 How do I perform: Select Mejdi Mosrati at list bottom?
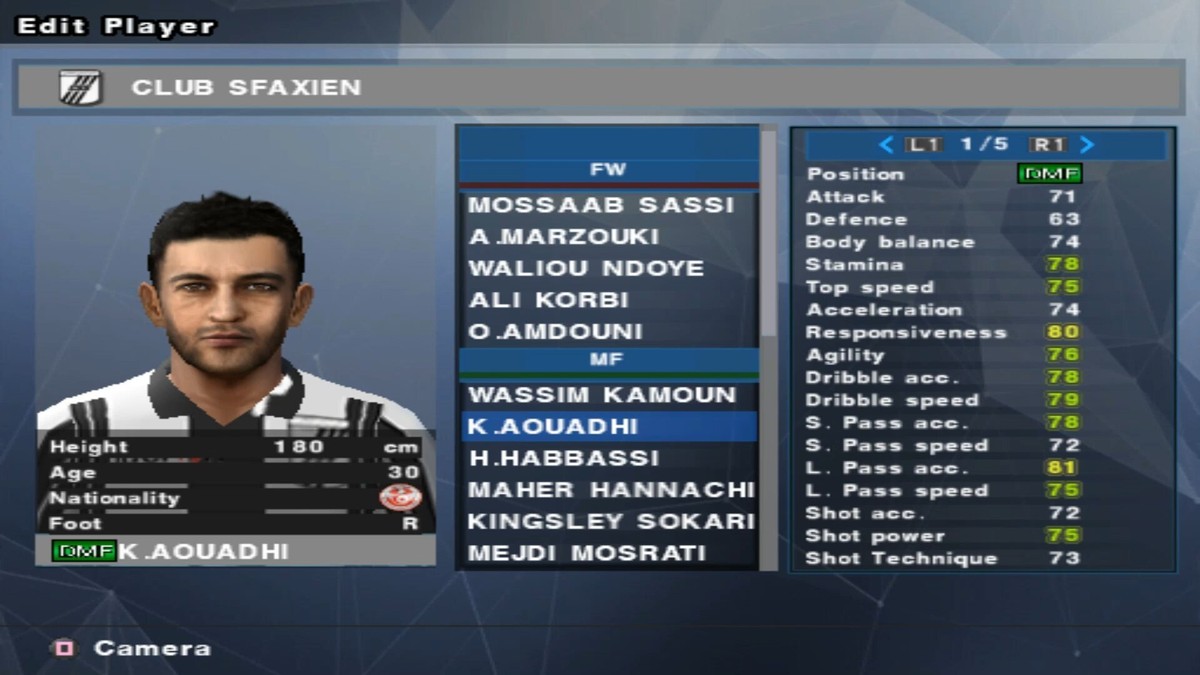click(587, 553)
